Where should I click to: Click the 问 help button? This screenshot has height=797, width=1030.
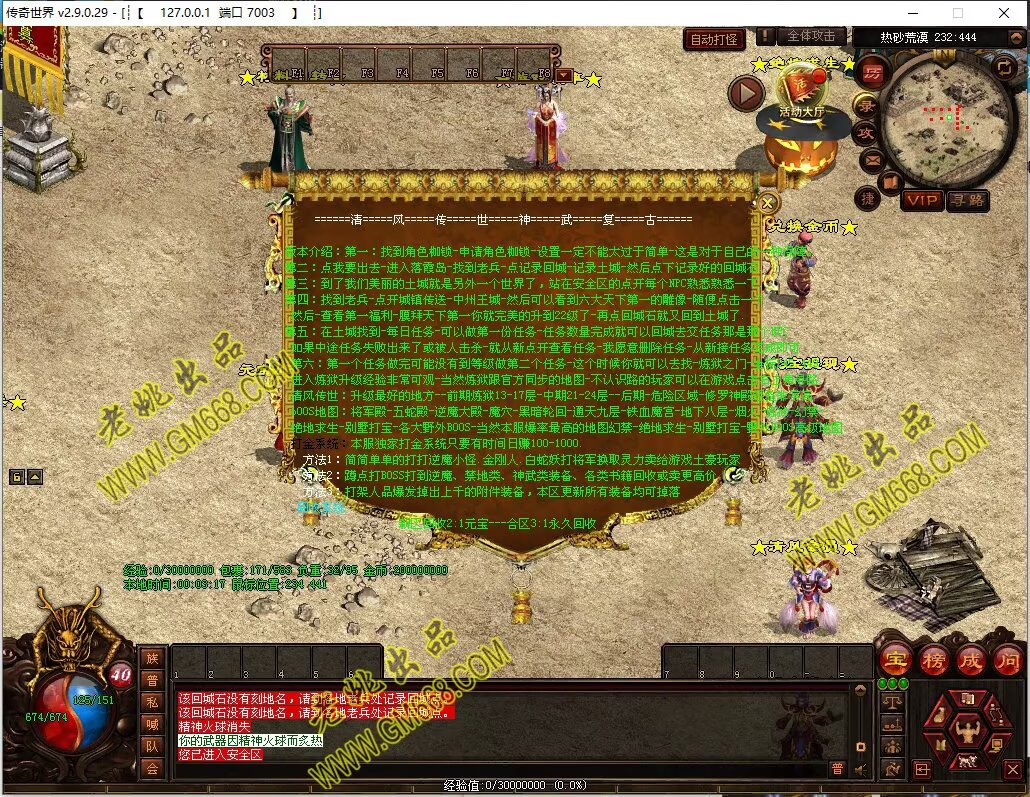tap(1007, 660)
